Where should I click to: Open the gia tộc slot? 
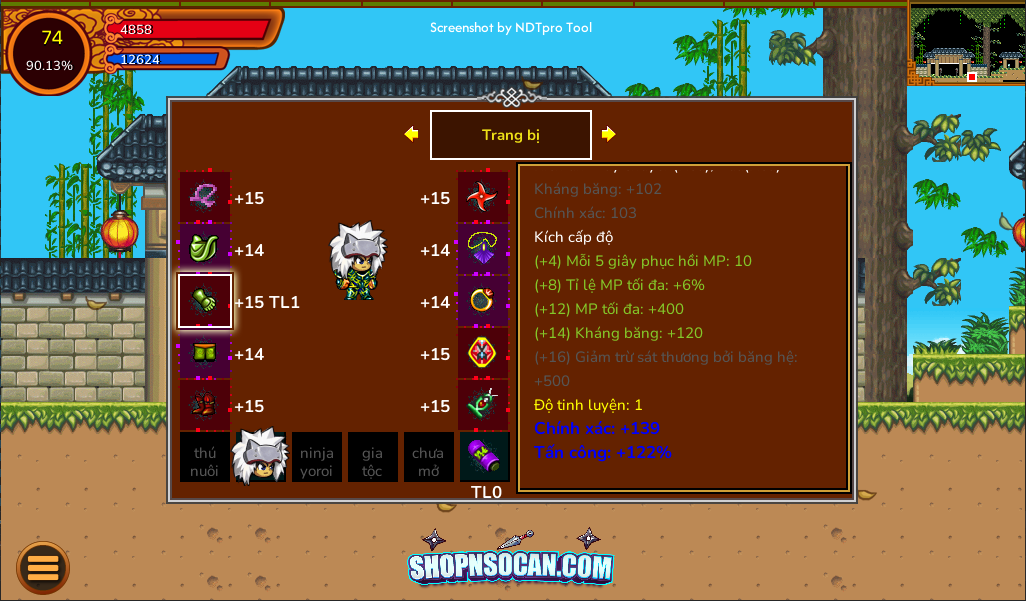(373, 457)
